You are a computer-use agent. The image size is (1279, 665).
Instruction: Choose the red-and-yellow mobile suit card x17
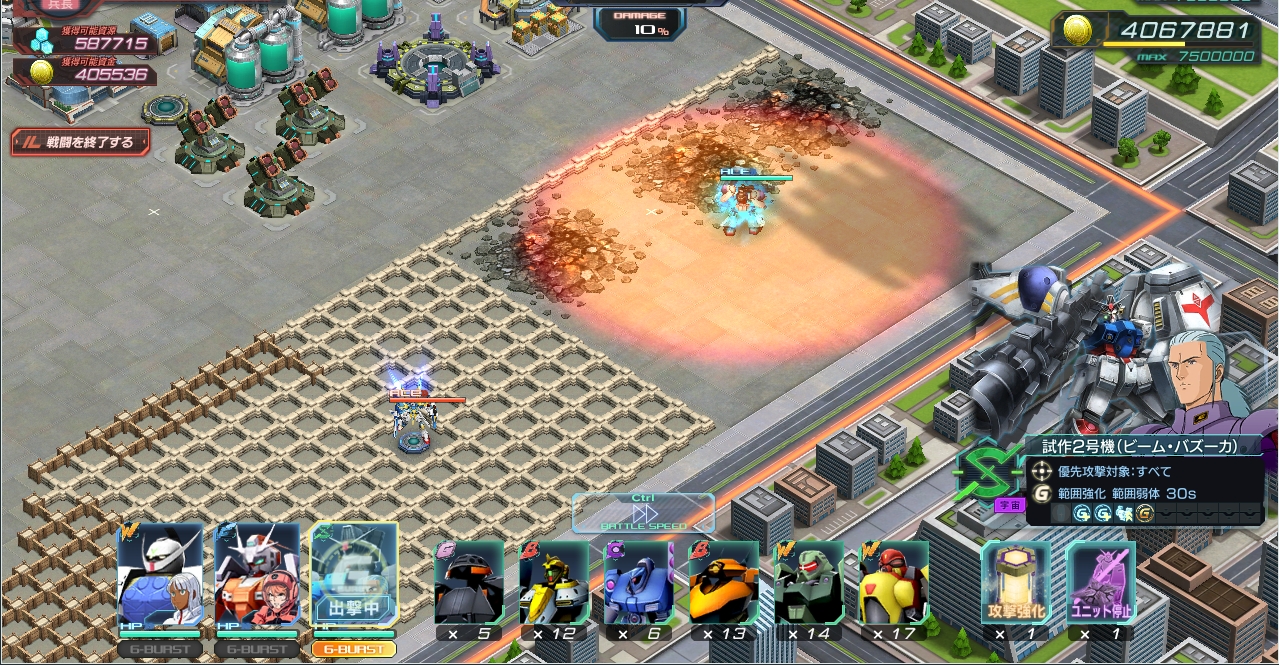tap(894, 583)
